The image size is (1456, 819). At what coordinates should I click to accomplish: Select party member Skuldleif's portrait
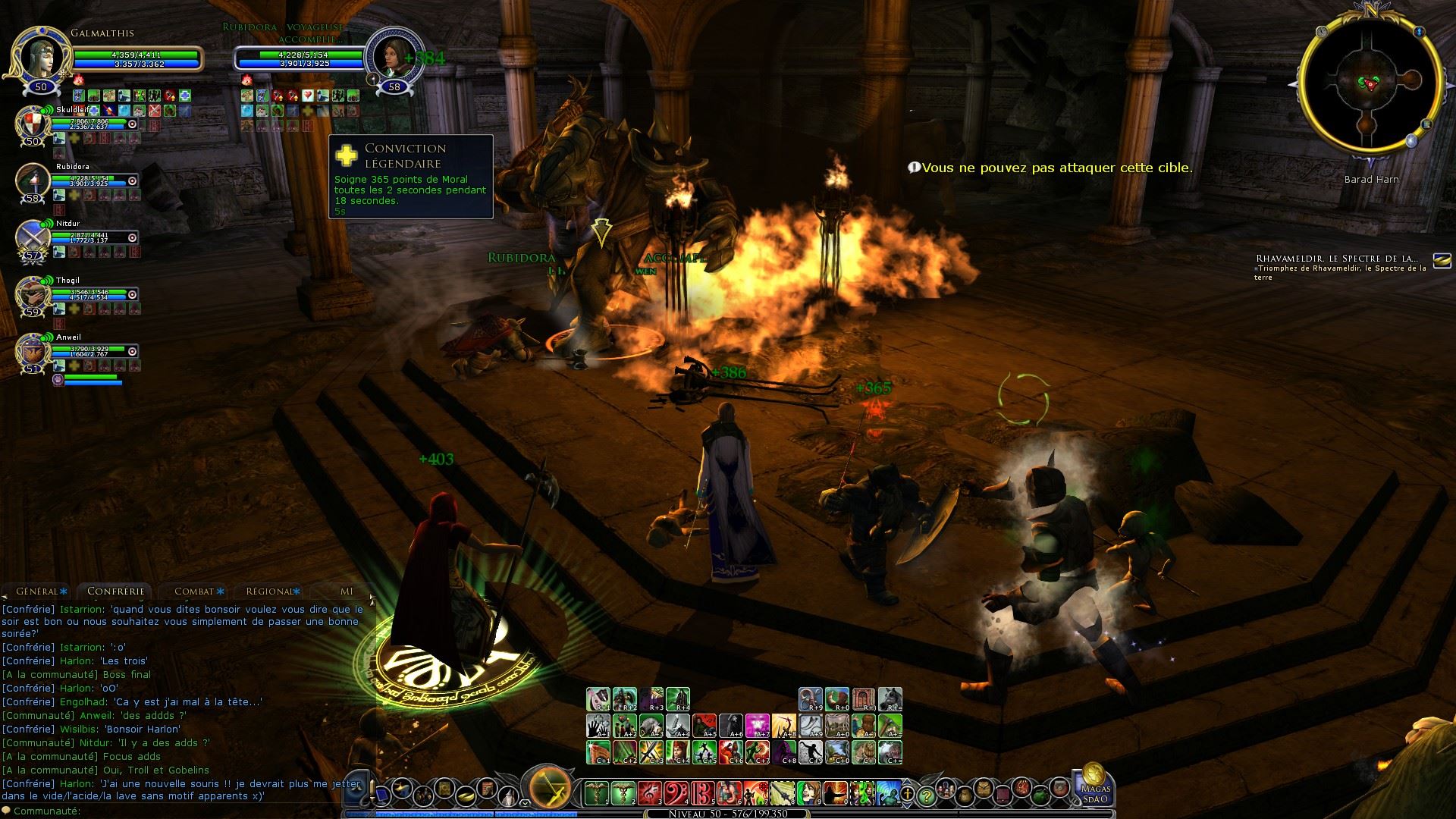pos(33,124)
